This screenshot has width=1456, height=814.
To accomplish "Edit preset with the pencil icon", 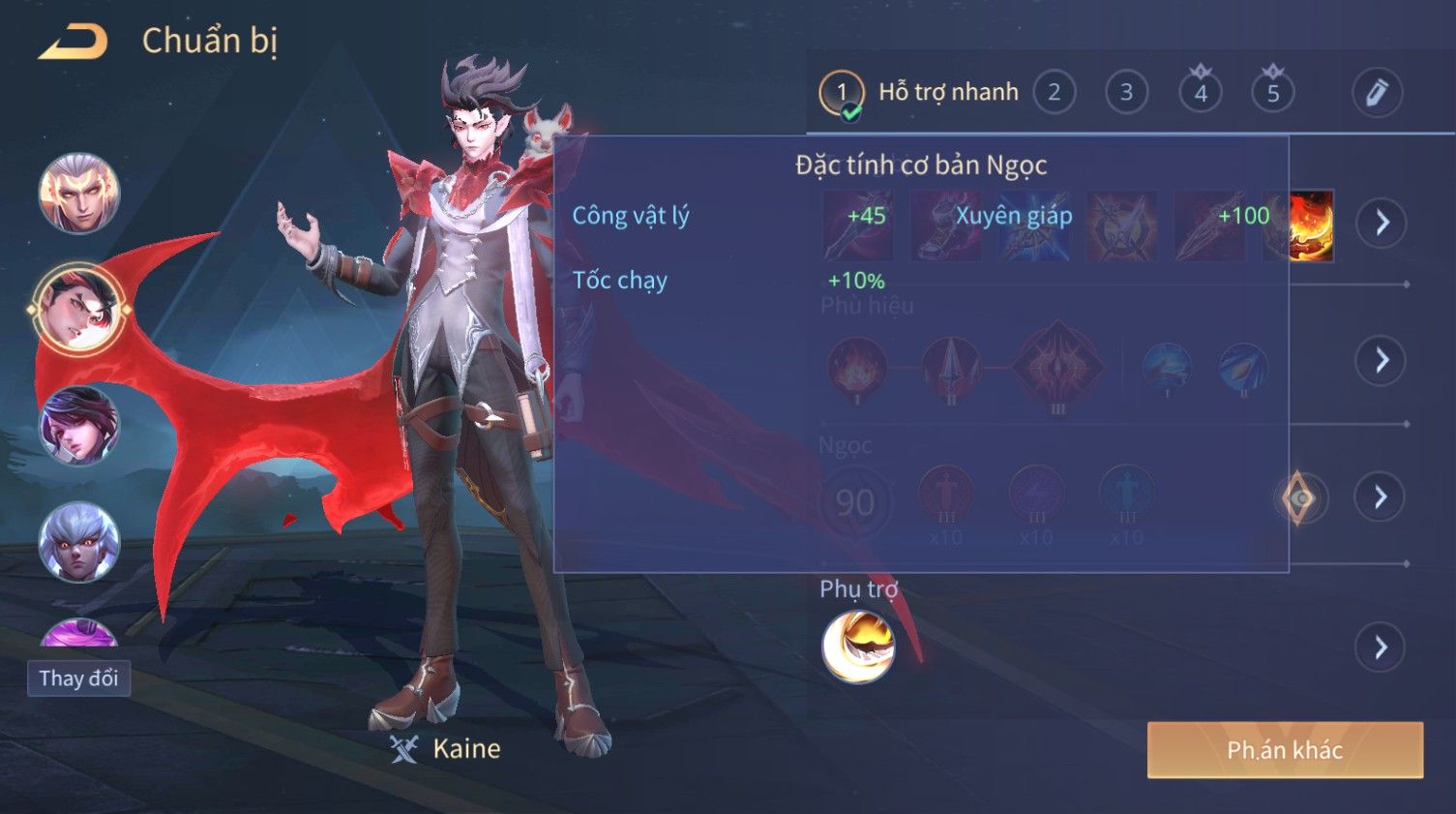I will pos(1376,93).
